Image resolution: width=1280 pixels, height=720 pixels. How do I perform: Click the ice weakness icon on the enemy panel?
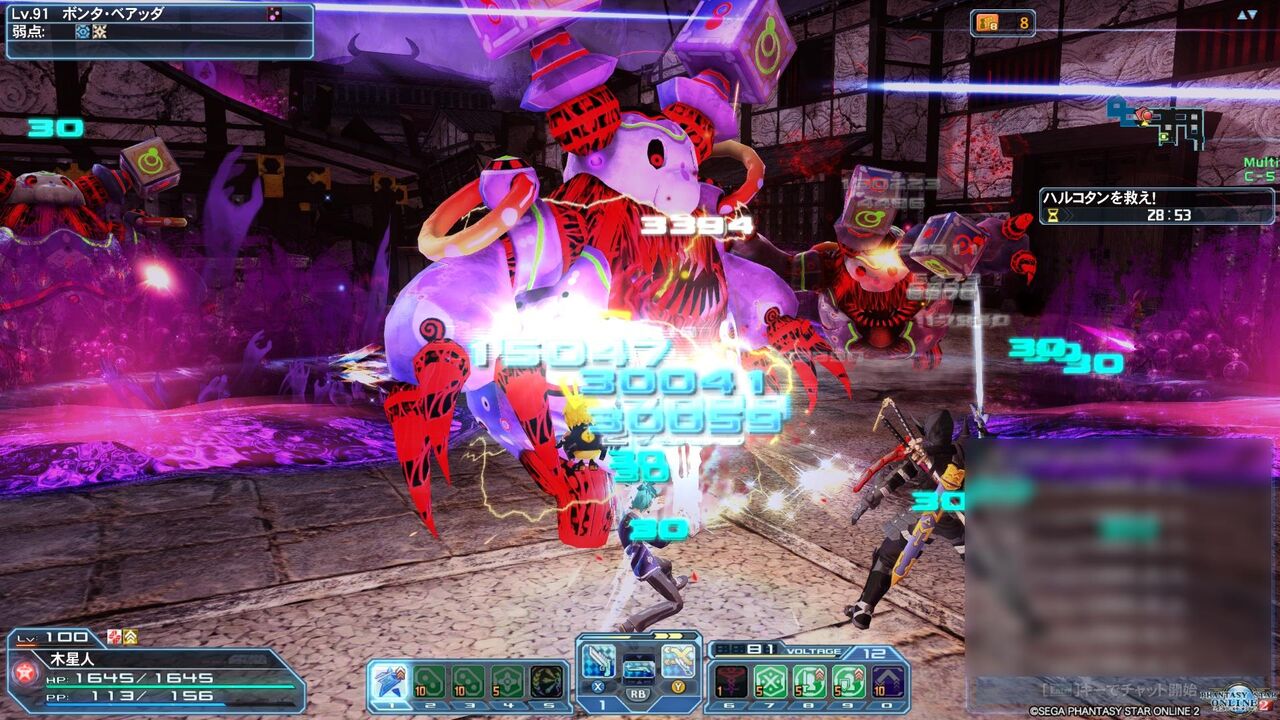coord(83,33)
